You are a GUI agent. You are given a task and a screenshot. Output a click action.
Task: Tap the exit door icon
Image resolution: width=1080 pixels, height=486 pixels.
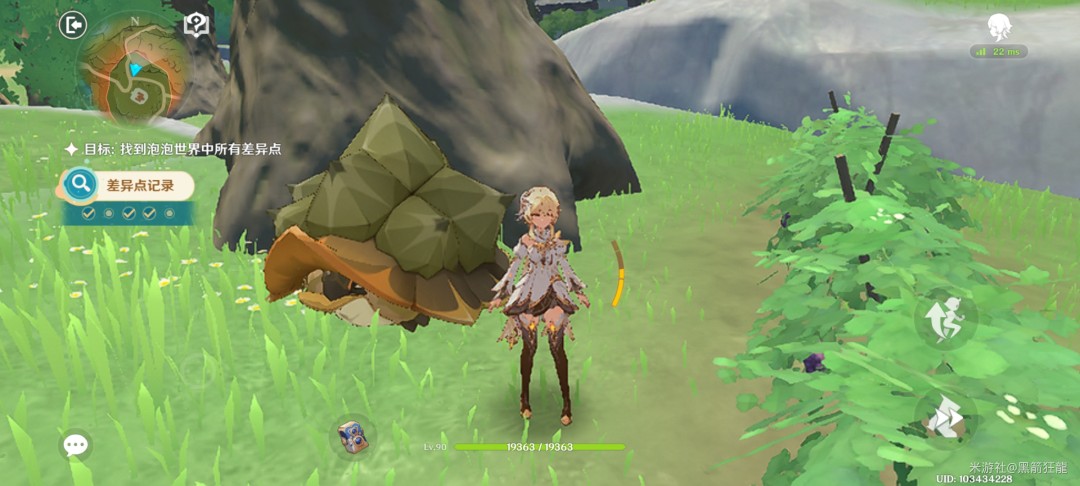tap(72, 25)
